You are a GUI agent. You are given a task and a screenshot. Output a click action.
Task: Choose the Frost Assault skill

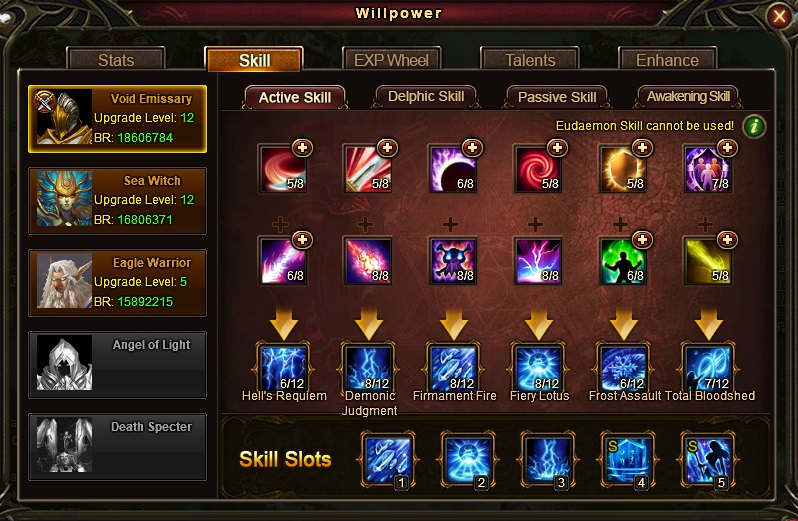point(624,367)
